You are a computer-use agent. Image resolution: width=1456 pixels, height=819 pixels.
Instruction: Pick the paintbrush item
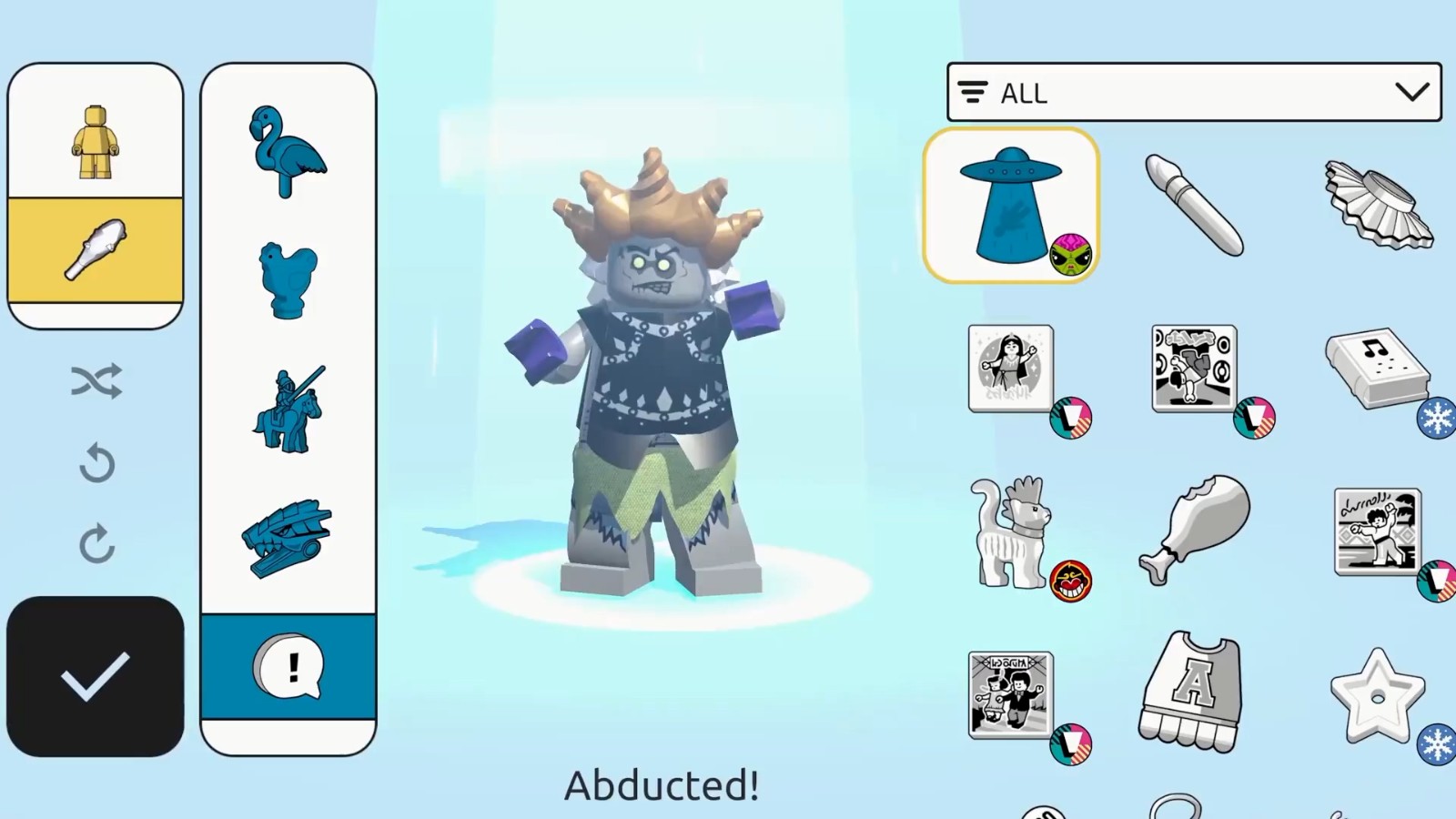pos(1193,205)
